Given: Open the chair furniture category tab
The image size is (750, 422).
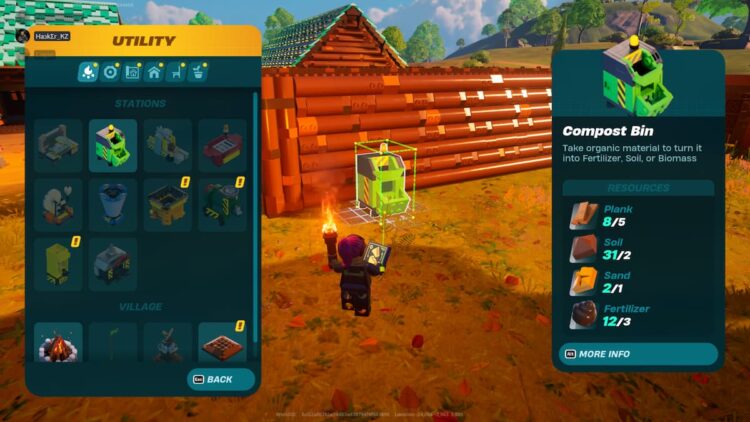Looking at the screenshot, I should pyautogui.click(x=176, y=72).
